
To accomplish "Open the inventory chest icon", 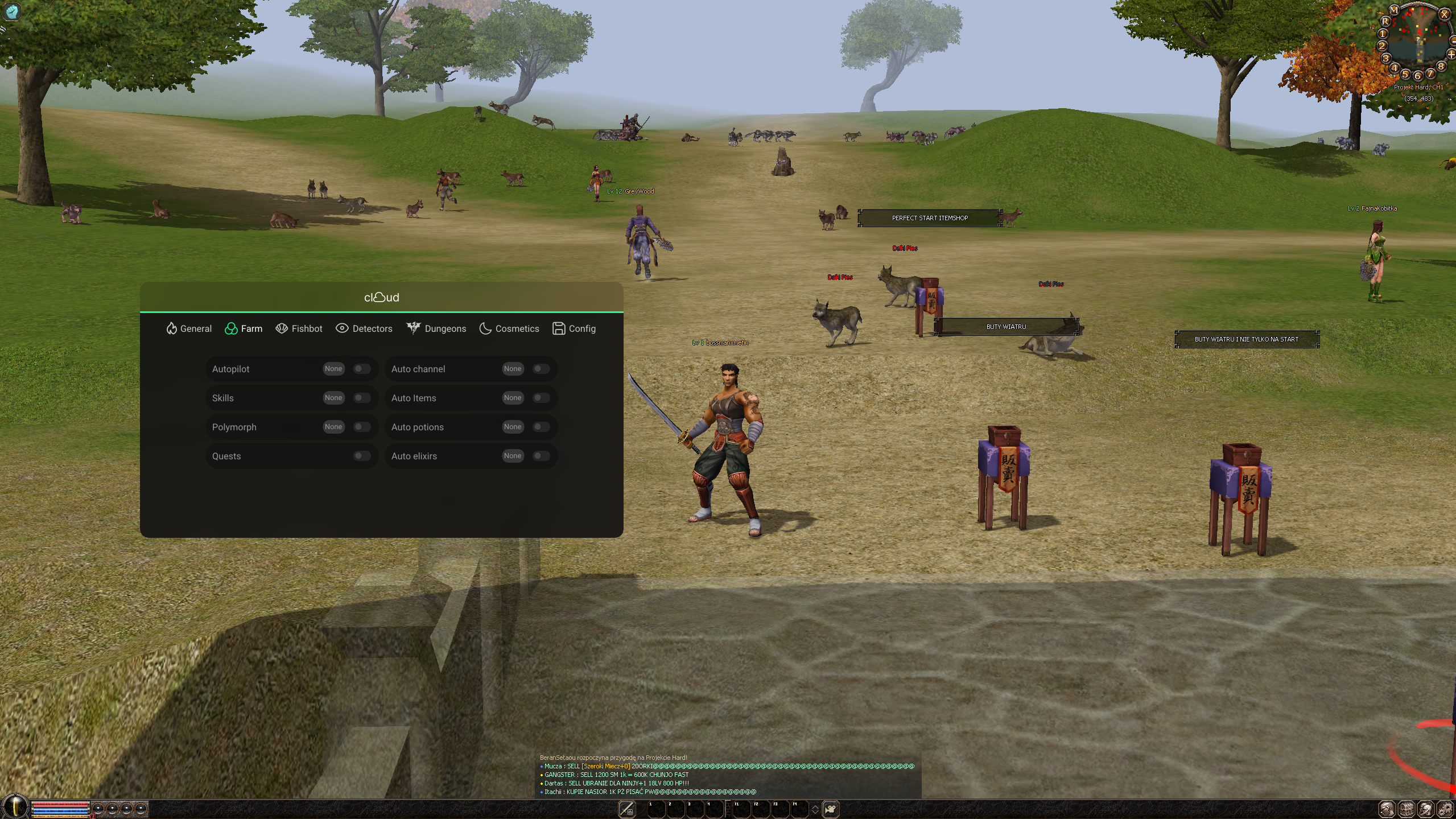I will point(1407,809).
